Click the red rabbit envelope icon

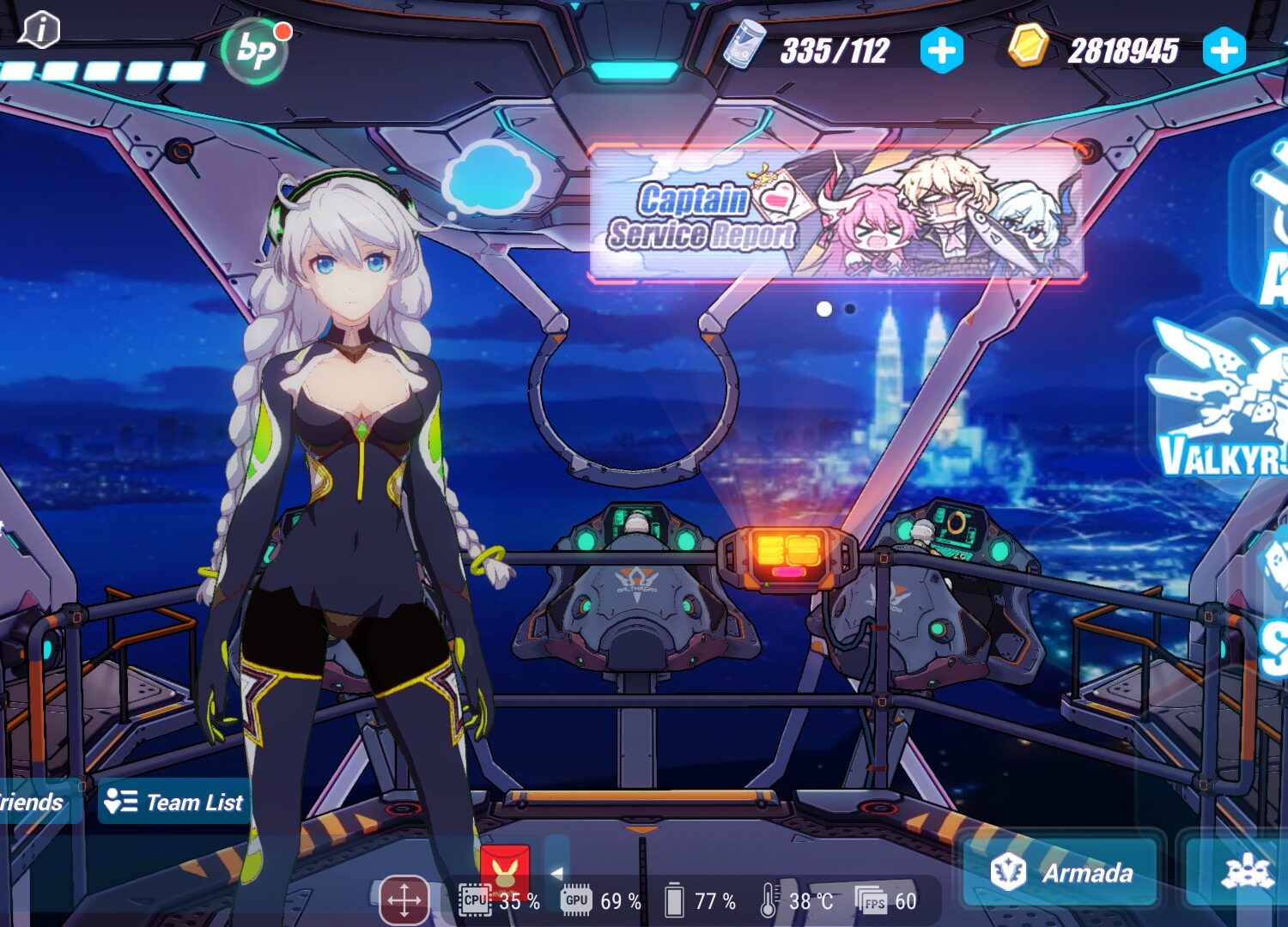click(x=505, y=870)
